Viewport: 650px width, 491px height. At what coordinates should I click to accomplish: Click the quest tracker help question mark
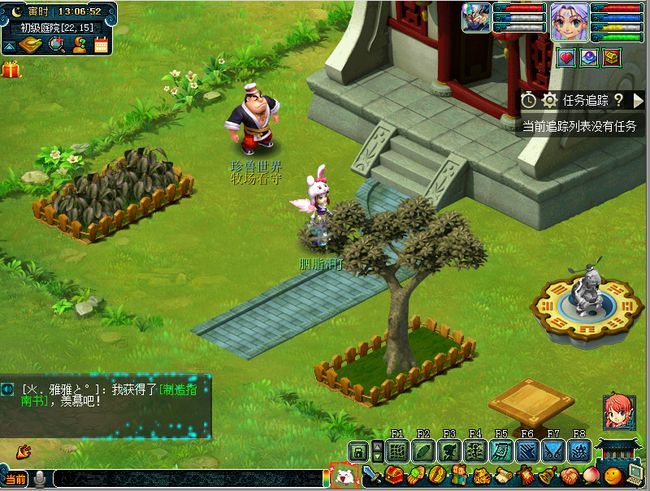pyautogui.click(x=619, y=100)
